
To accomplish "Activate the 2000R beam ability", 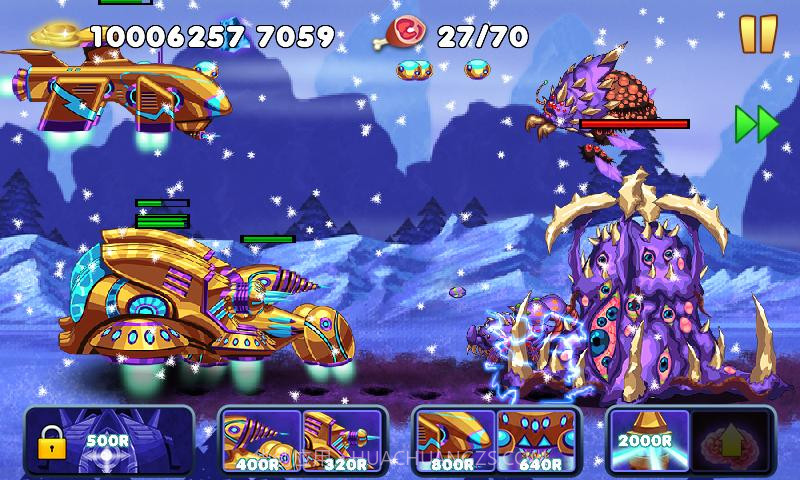I will click(648, 440).
